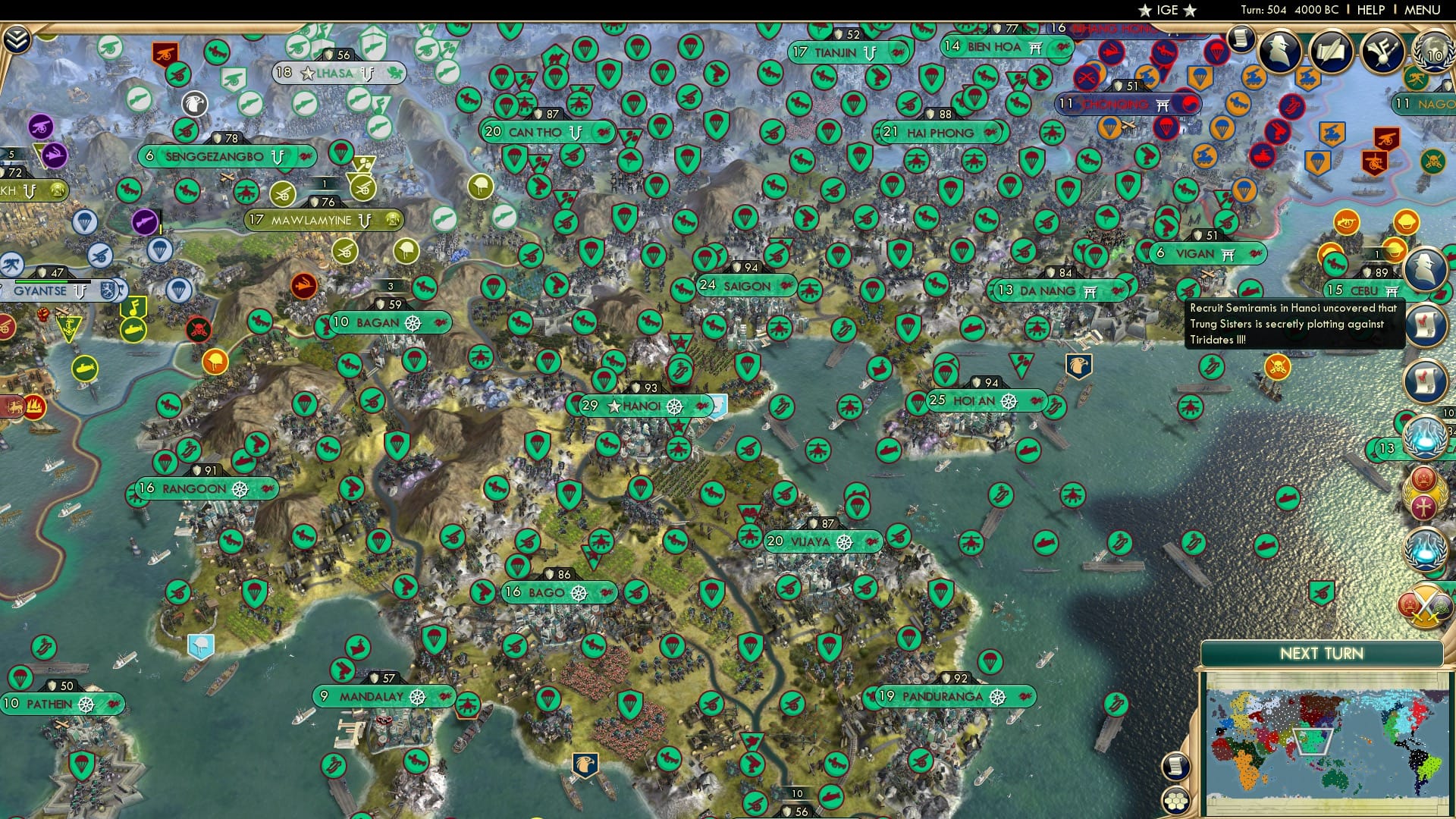Collapse the panel with the double-chevron arrow
Screen dimensions: 1456x819
[17, 38]
